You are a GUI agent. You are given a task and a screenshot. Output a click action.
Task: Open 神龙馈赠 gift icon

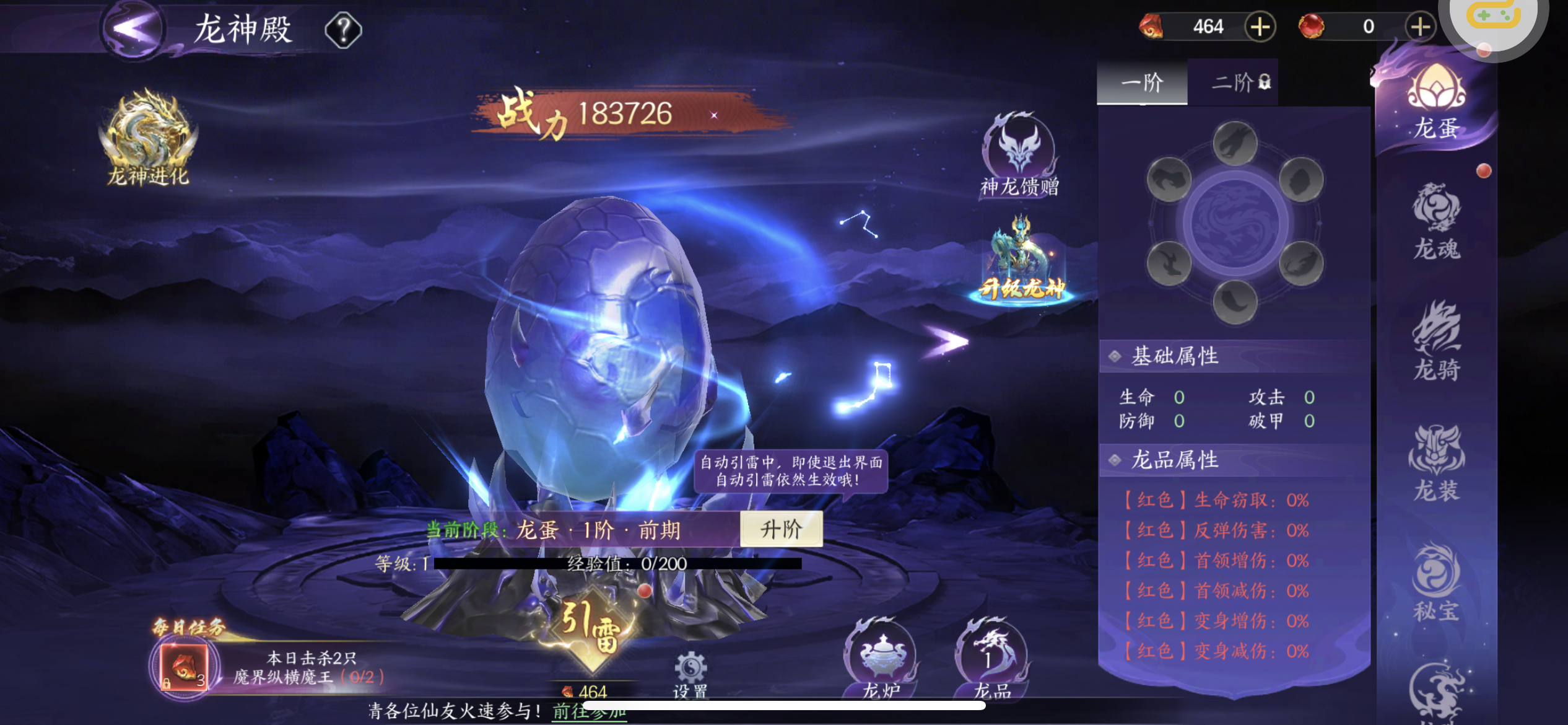[1019, 155]
